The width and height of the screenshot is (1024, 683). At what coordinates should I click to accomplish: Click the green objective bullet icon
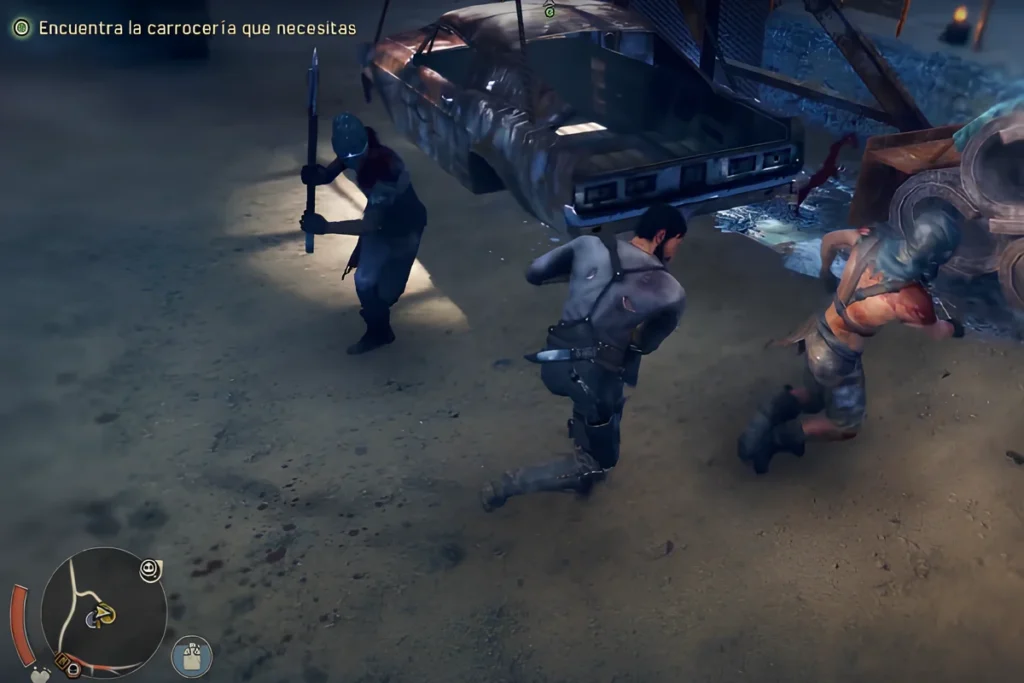click(x=22, y=28)
